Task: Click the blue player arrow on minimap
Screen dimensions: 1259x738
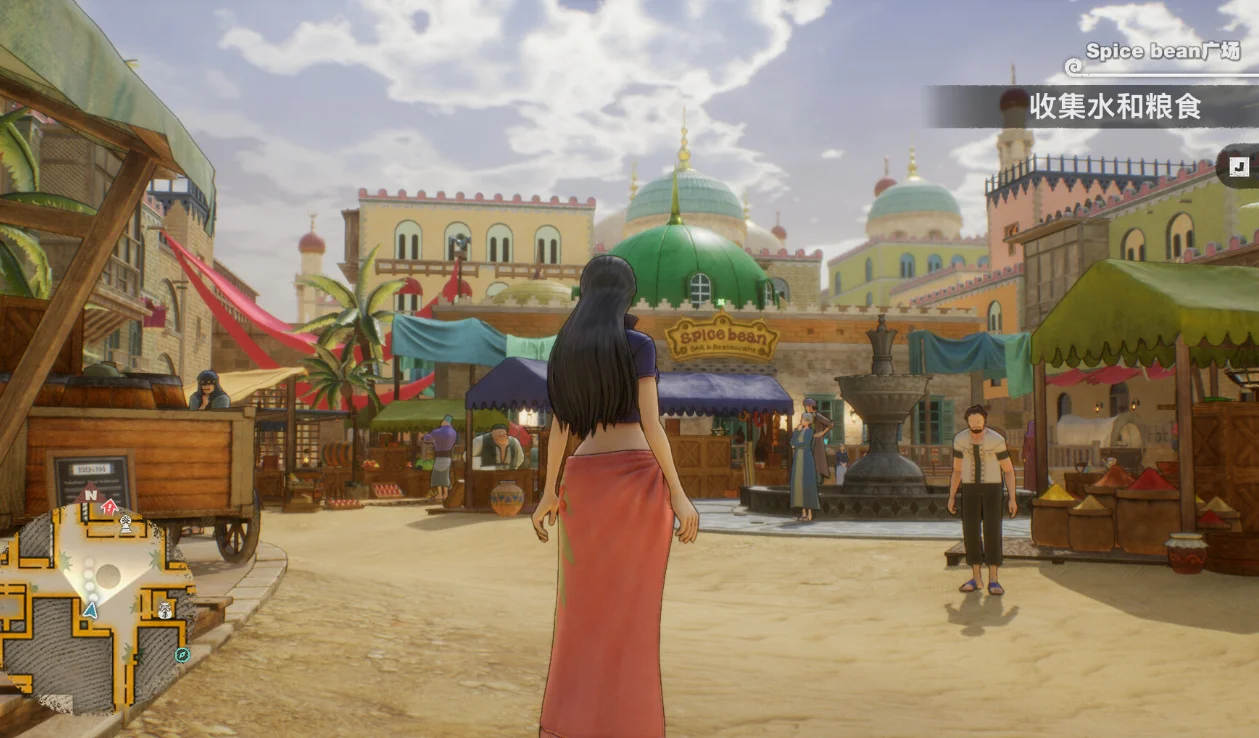Action: coord(91,609)
